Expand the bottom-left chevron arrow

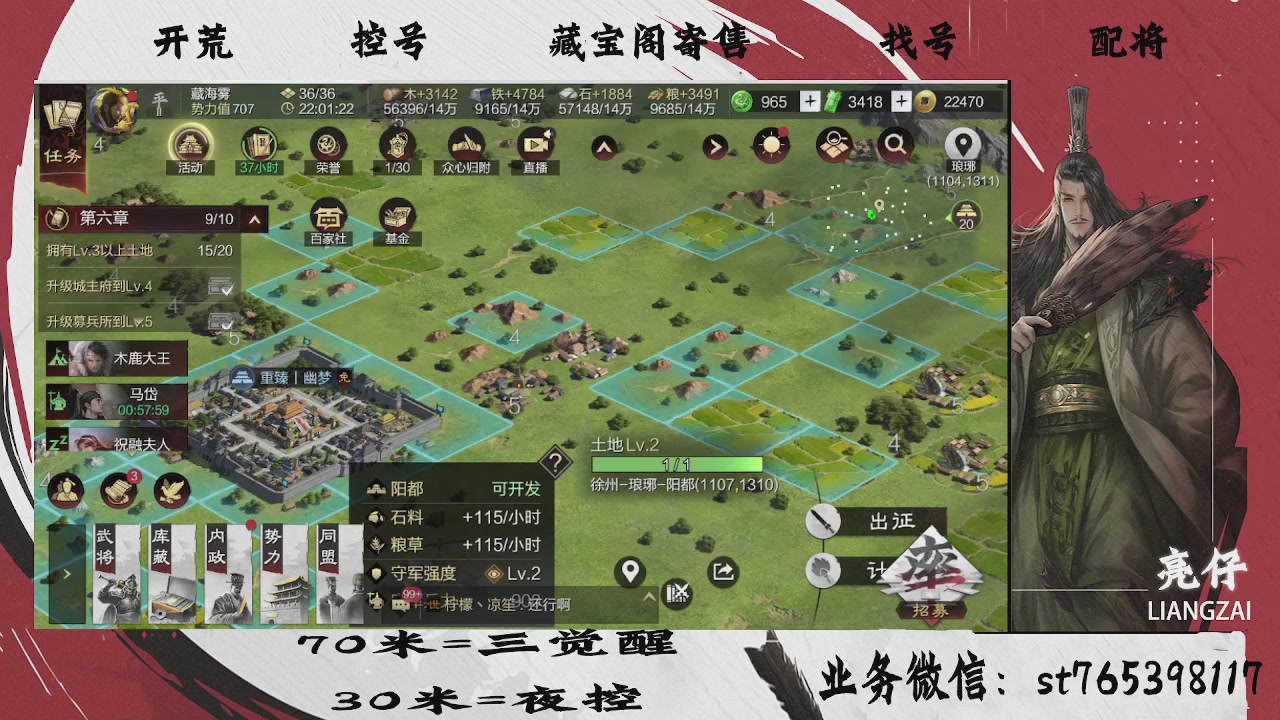(x=66, y=574)
